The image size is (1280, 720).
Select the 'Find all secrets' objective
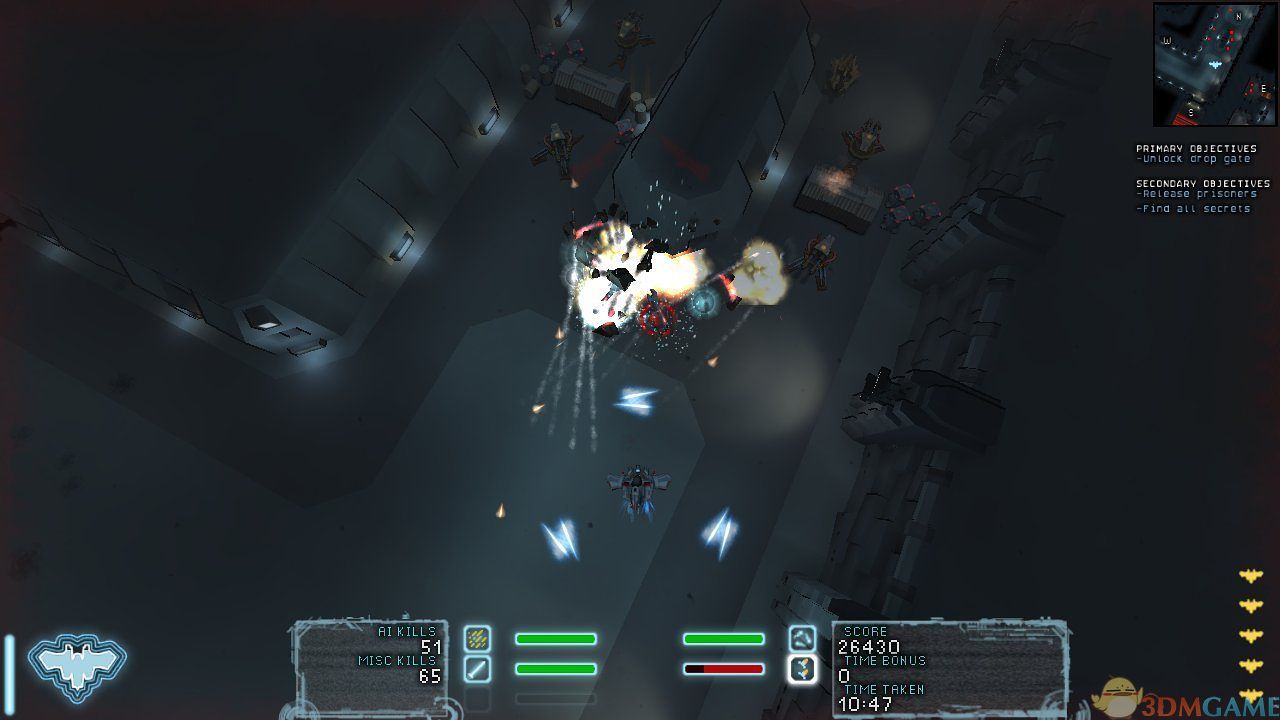1194,208
